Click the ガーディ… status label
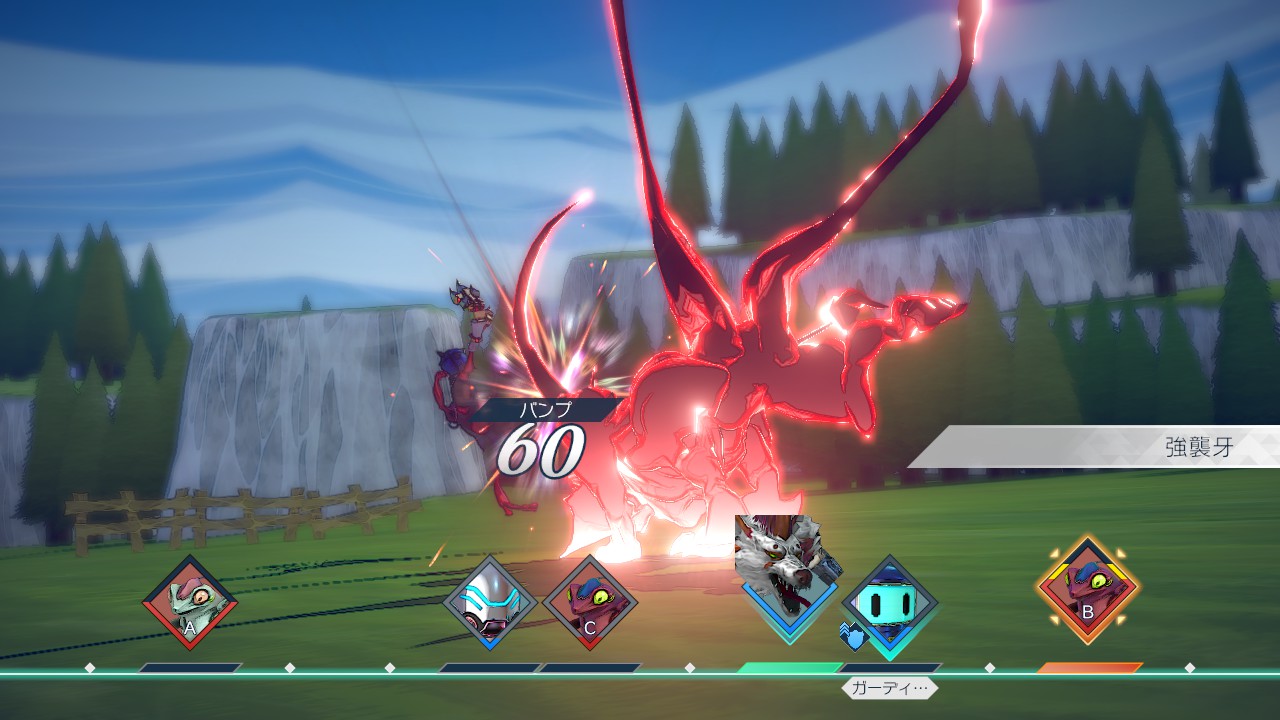 pos(890,688)
